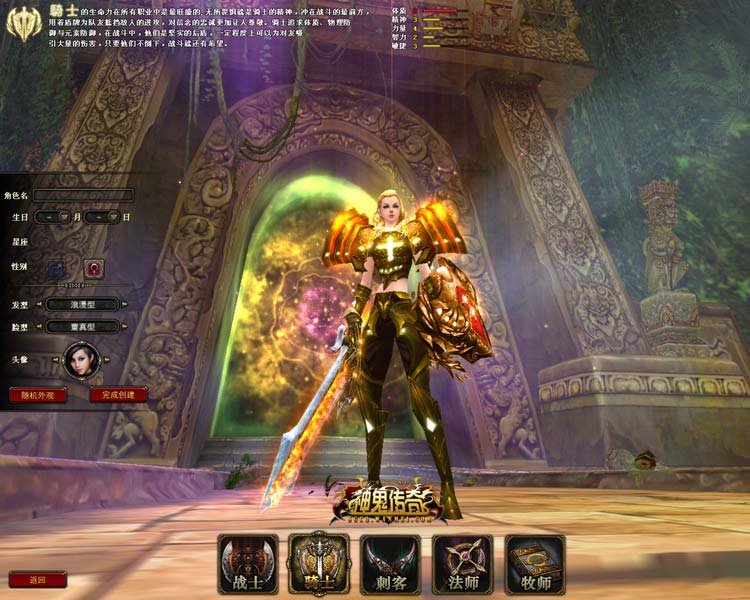
Task: Go back with the 返回 button
Action: click(38, 579)
